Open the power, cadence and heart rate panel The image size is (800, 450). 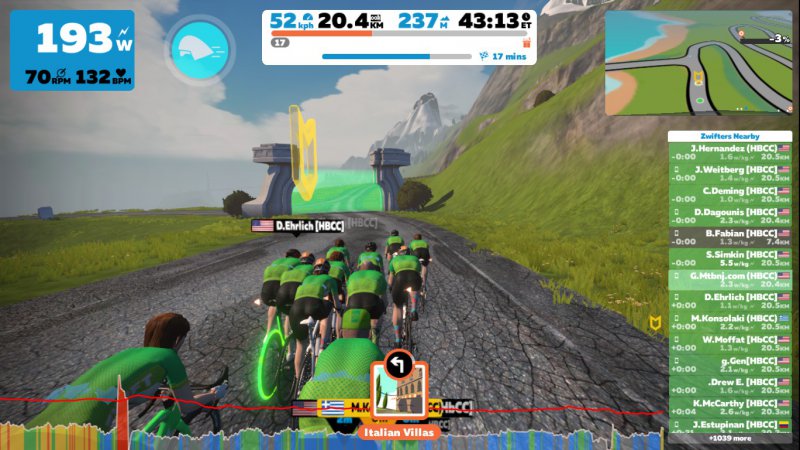[72, 50]
